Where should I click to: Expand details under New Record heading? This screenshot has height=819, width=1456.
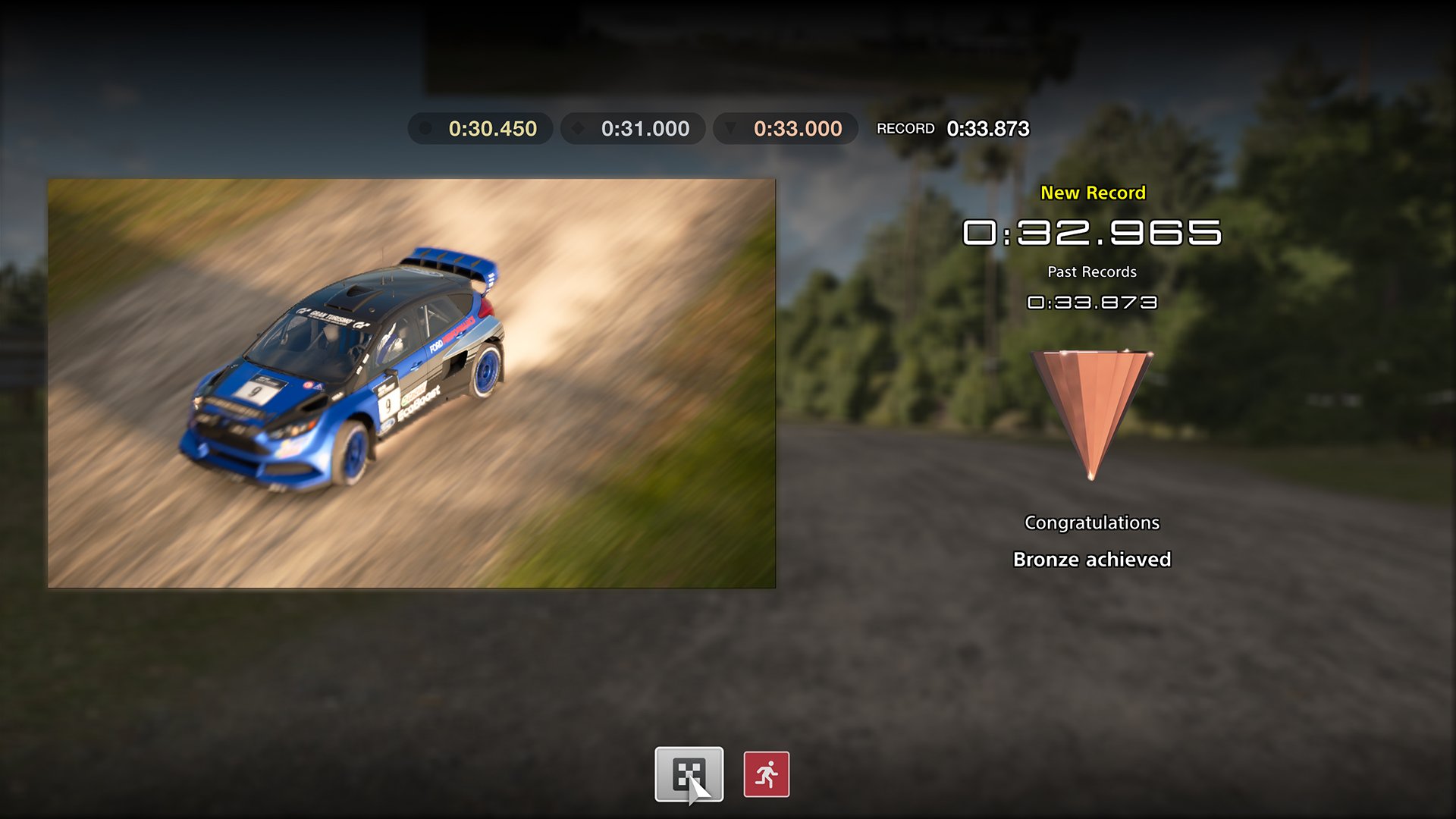coord(1093,193)
